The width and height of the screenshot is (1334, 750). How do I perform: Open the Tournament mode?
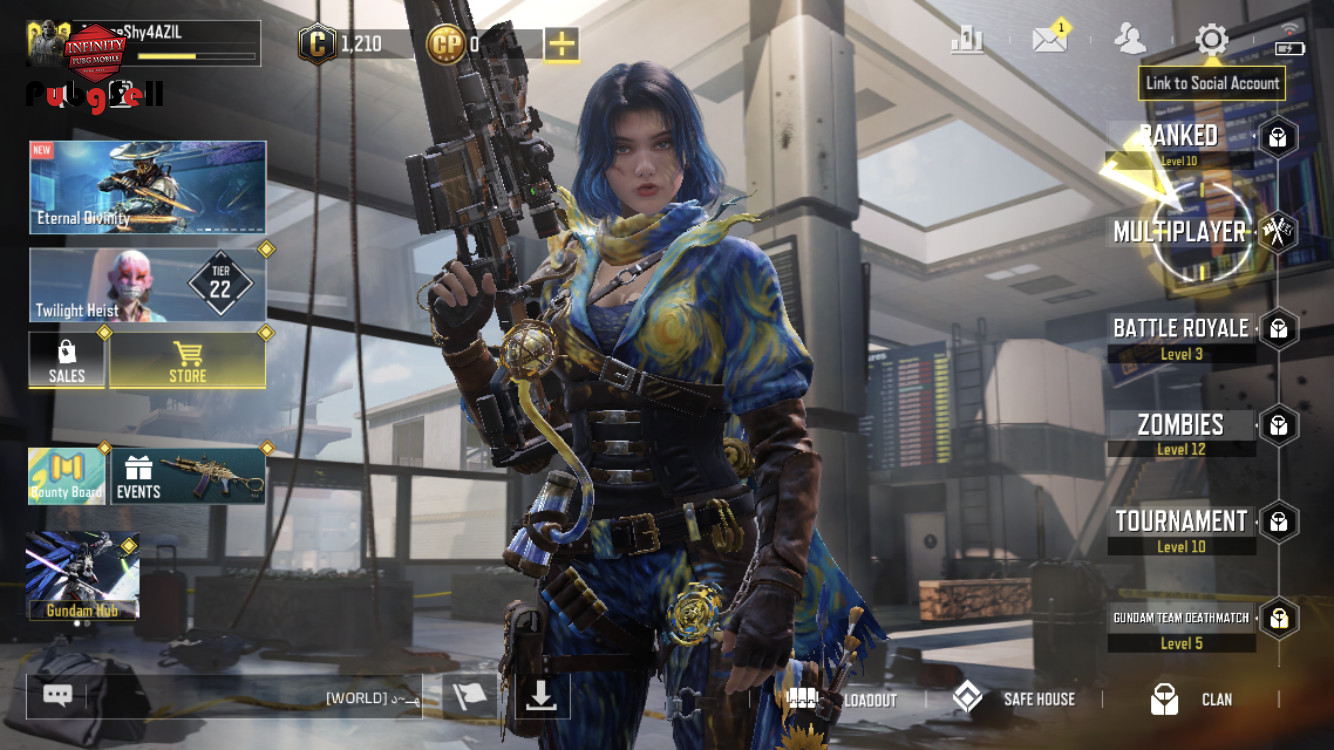point(1181,522)
